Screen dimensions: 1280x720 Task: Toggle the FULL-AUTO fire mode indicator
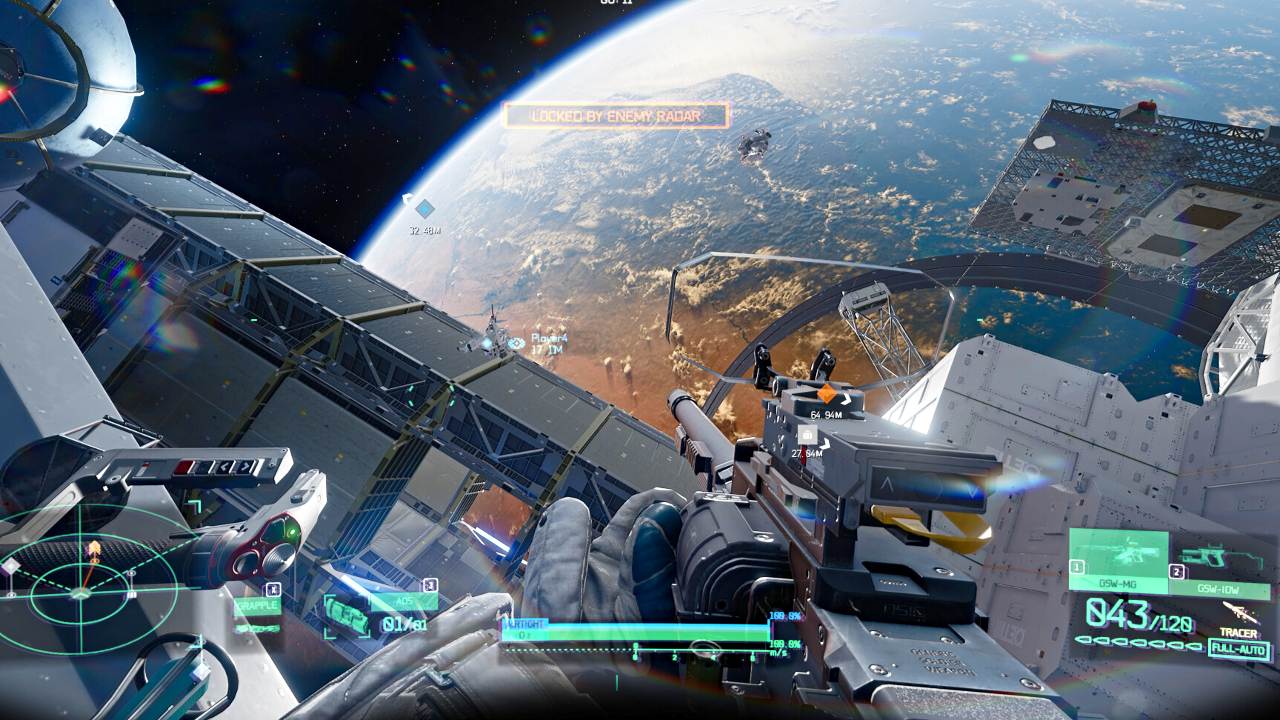pyautogui.click(x=1239, y=650)
